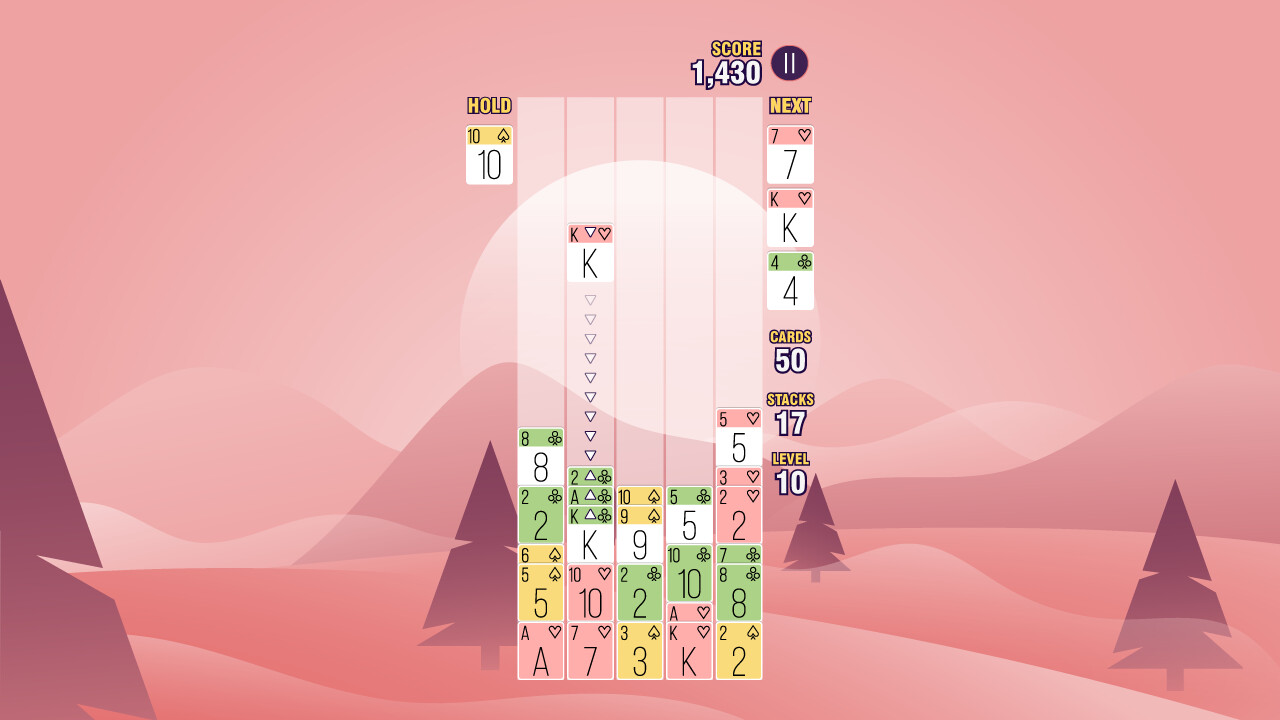Click the 7 of hearts in the NEXT queue
1280x720 pixels.
[789, 155]
